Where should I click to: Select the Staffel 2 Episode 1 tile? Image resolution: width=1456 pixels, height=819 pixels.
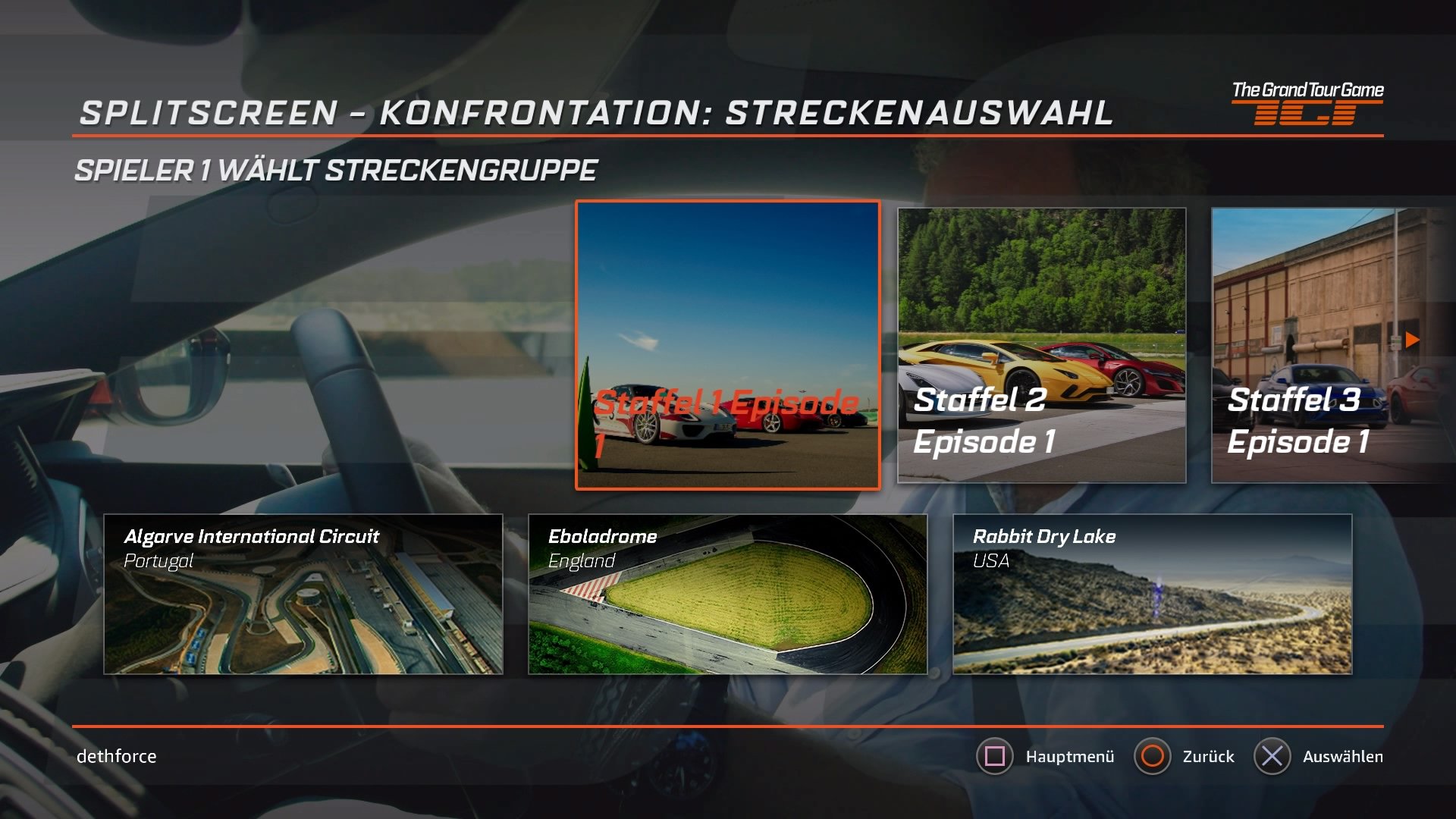[1042, 344]
